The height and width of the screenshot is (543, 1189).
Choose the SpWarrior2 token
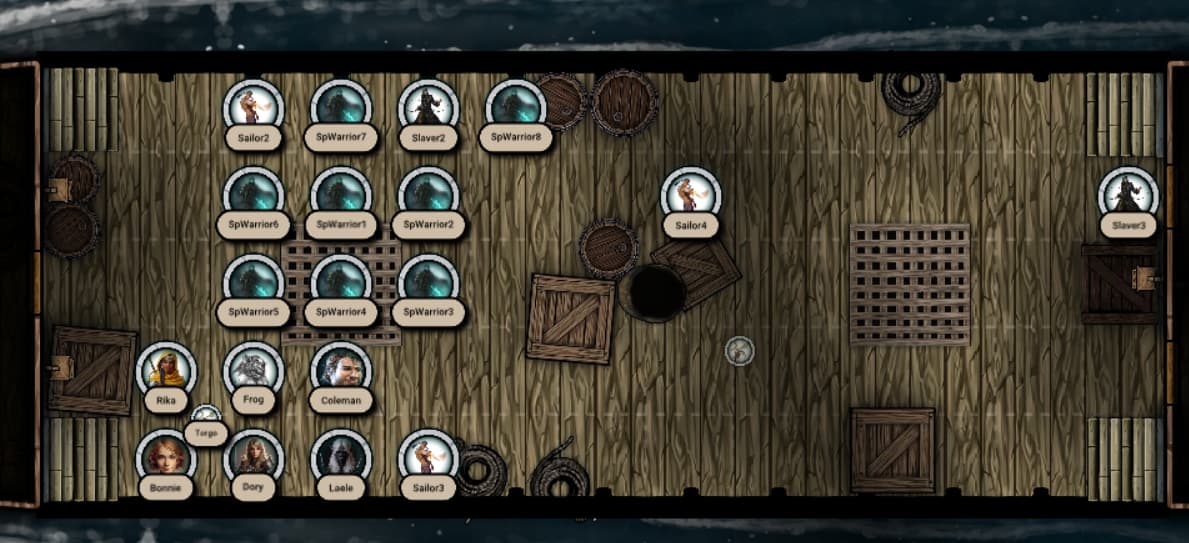point(428,195)
